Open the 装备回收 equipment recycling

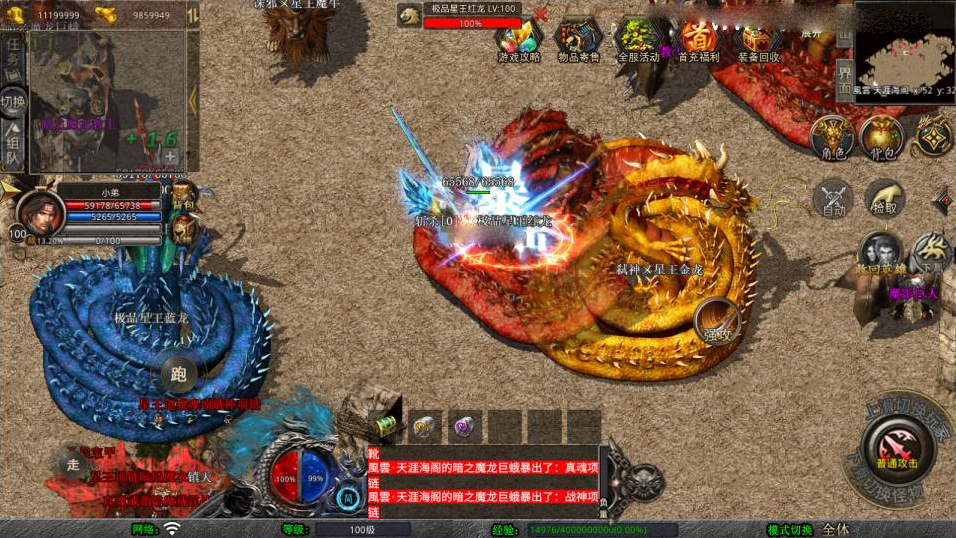coord(759,38)
